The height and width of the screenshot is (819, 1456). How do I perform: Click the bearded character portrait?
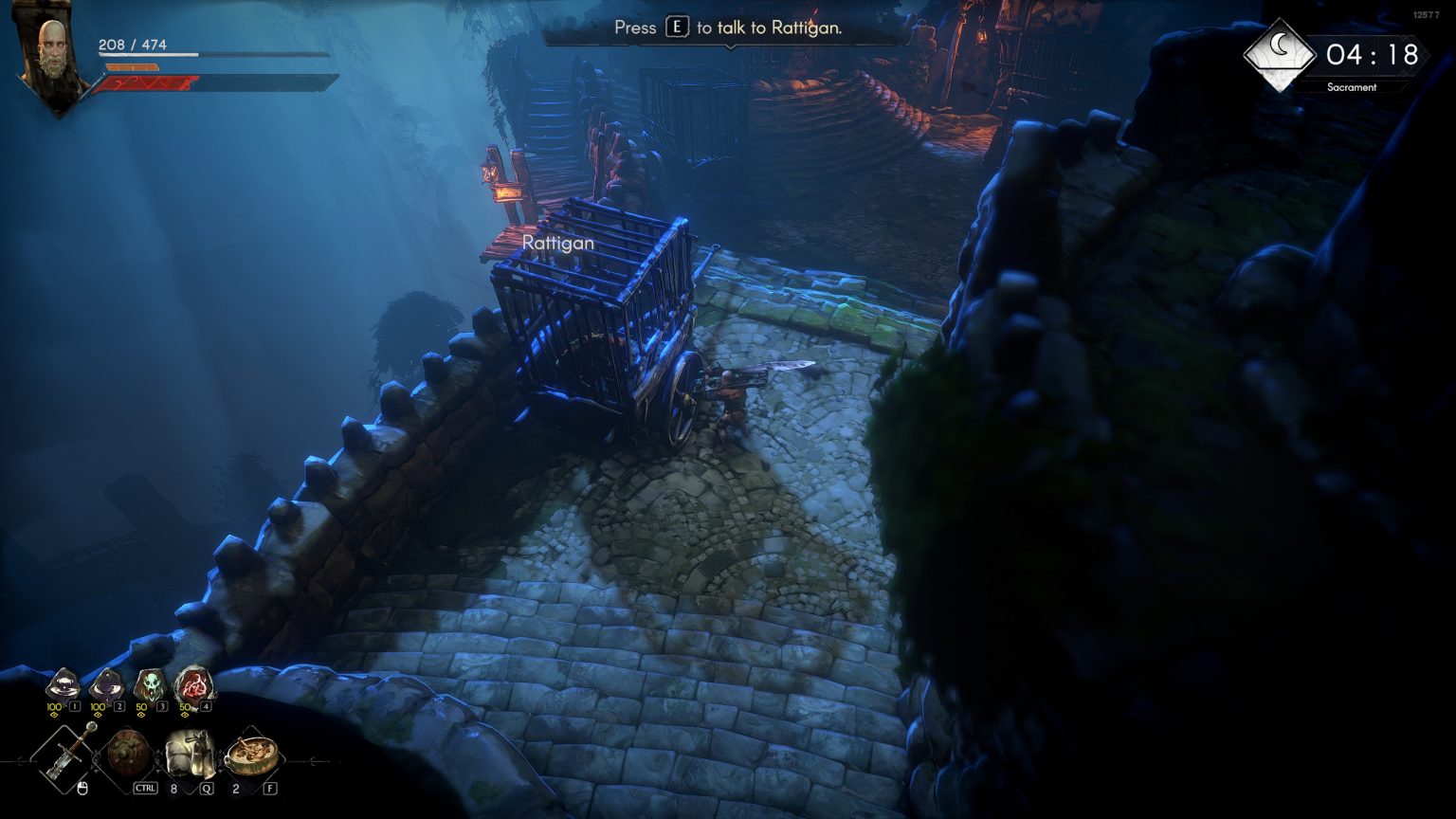pyautogui.click(x=55, y=57)
